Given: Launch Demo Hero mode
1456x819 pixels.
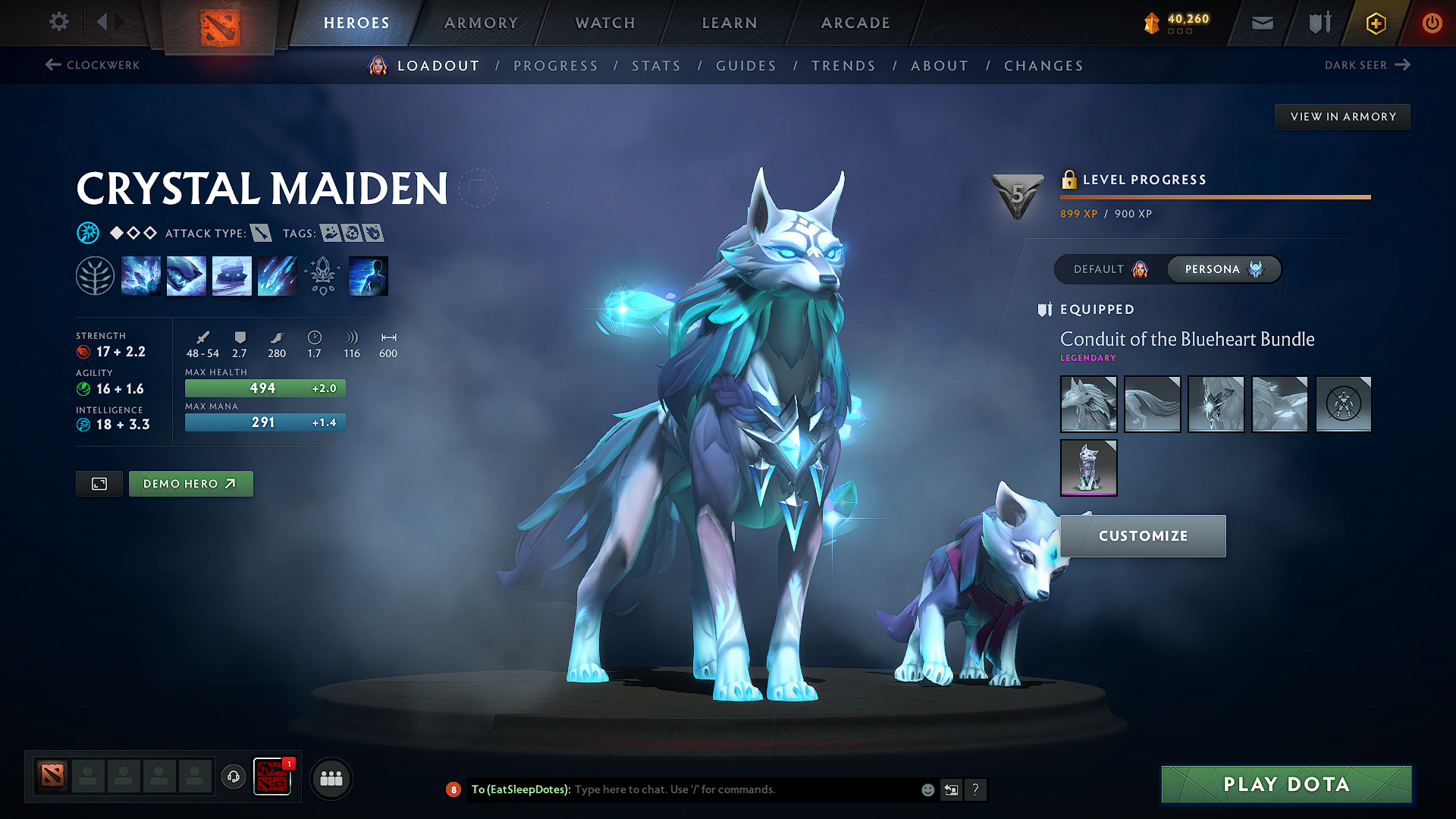Looking at the screenshot, I should (190, 484).
